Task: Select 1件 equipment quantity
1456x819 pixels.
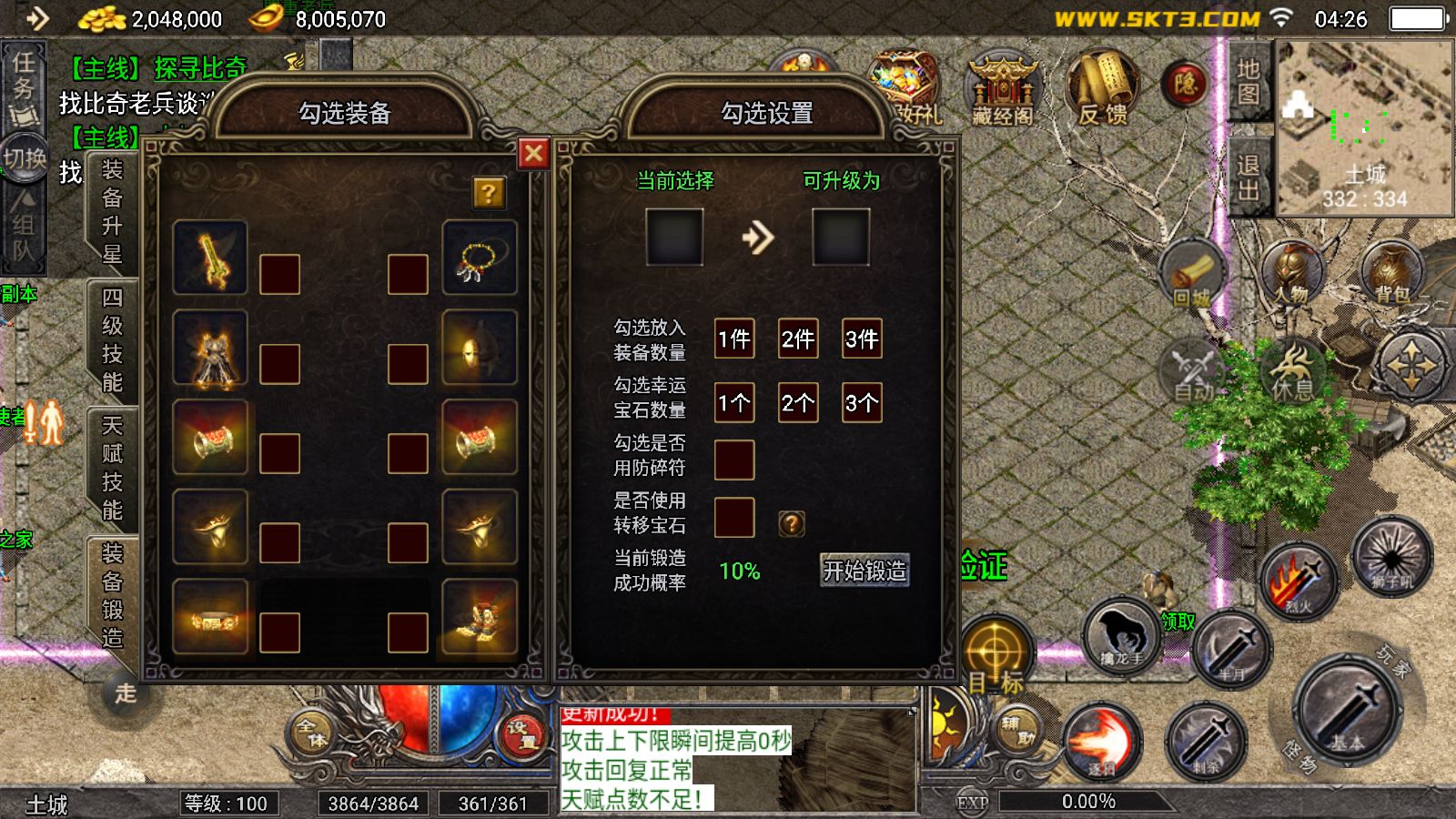Action: pos(734,339)
